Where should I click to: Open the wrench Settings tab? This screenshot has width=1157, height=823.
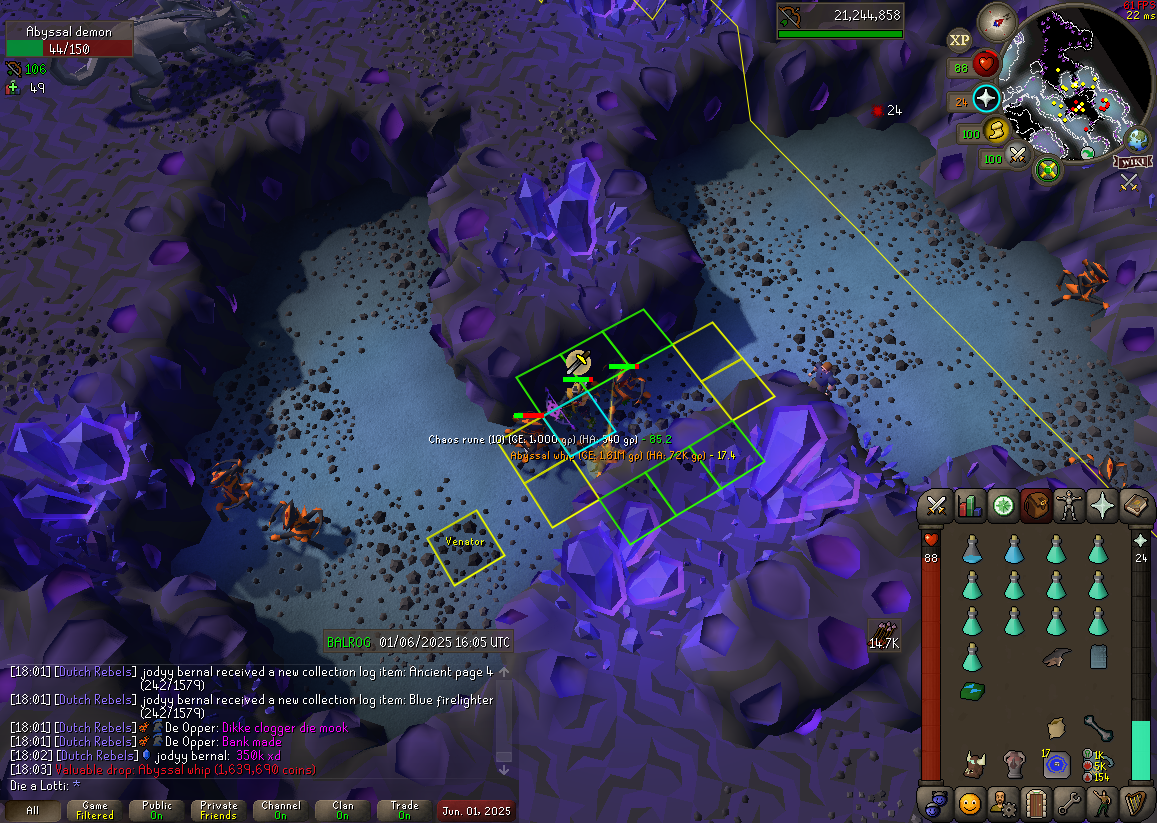pyautogui.click(x=1069, y=802)
